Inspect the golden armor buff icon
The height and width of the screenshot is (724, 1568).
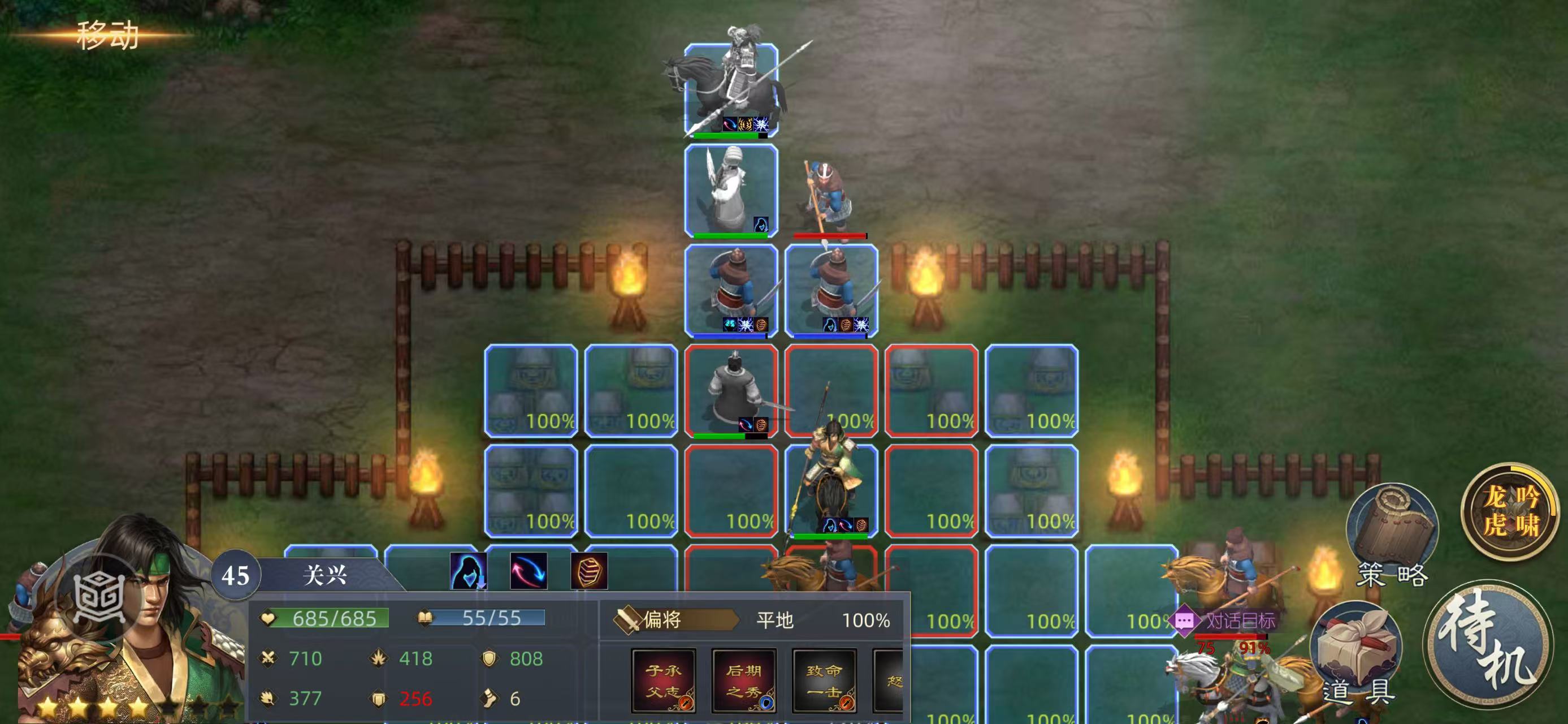(x=588, y=571)
